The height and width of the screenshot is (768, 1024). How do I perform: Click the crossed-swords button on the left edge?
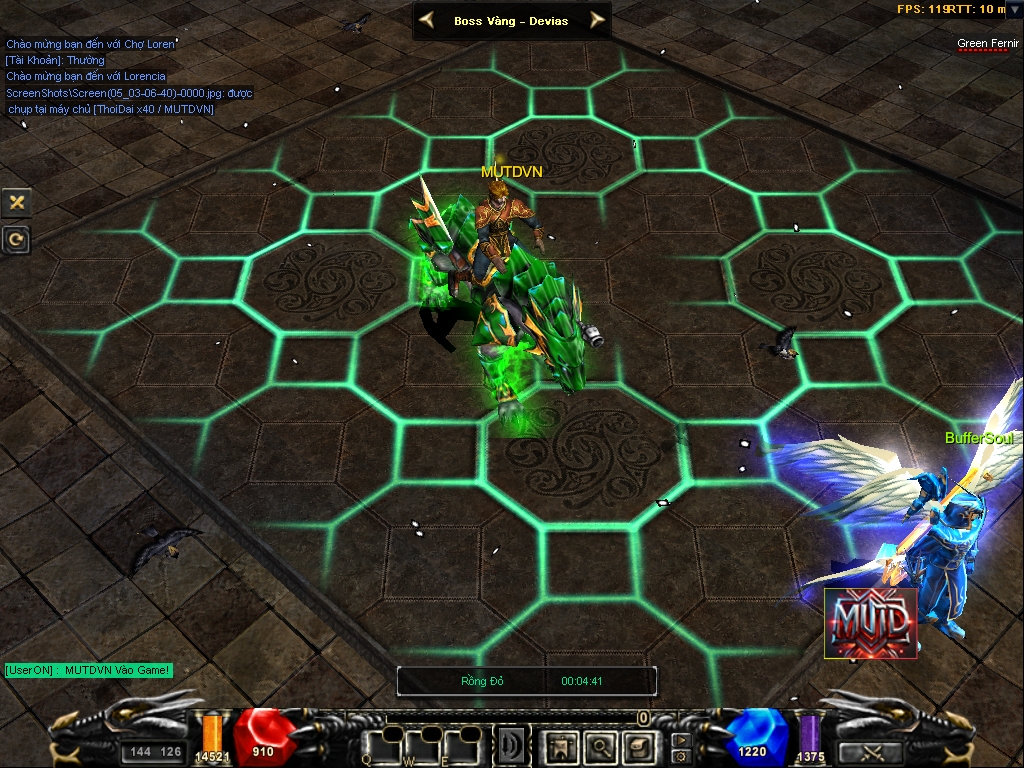(x=17, y=202)
